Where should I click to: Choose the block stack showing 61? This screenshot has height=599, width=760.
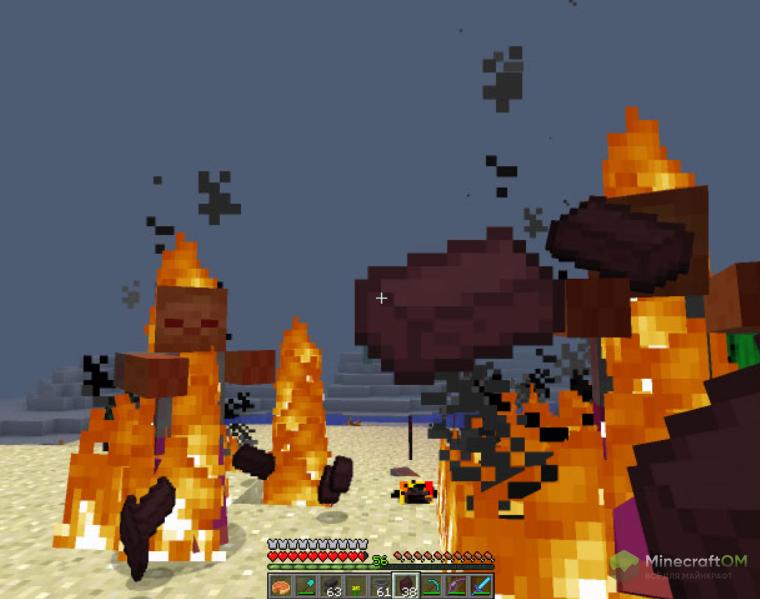(381, 586)
